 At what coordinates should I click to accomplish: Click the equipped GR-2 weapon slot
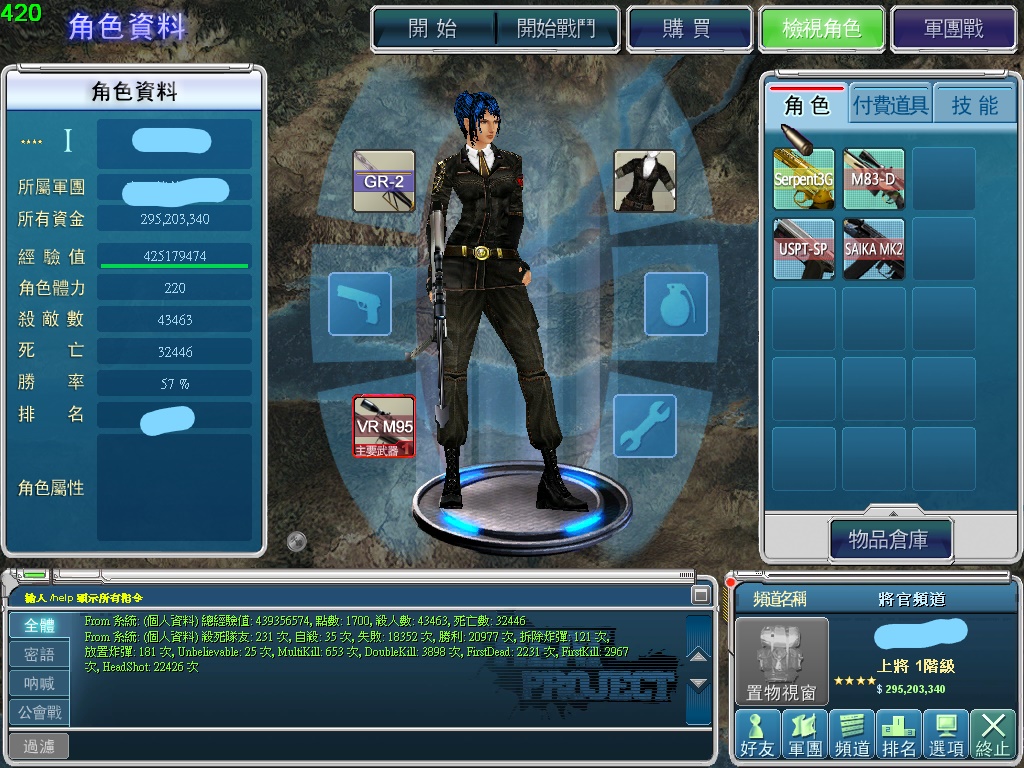(x=384, y=181)
